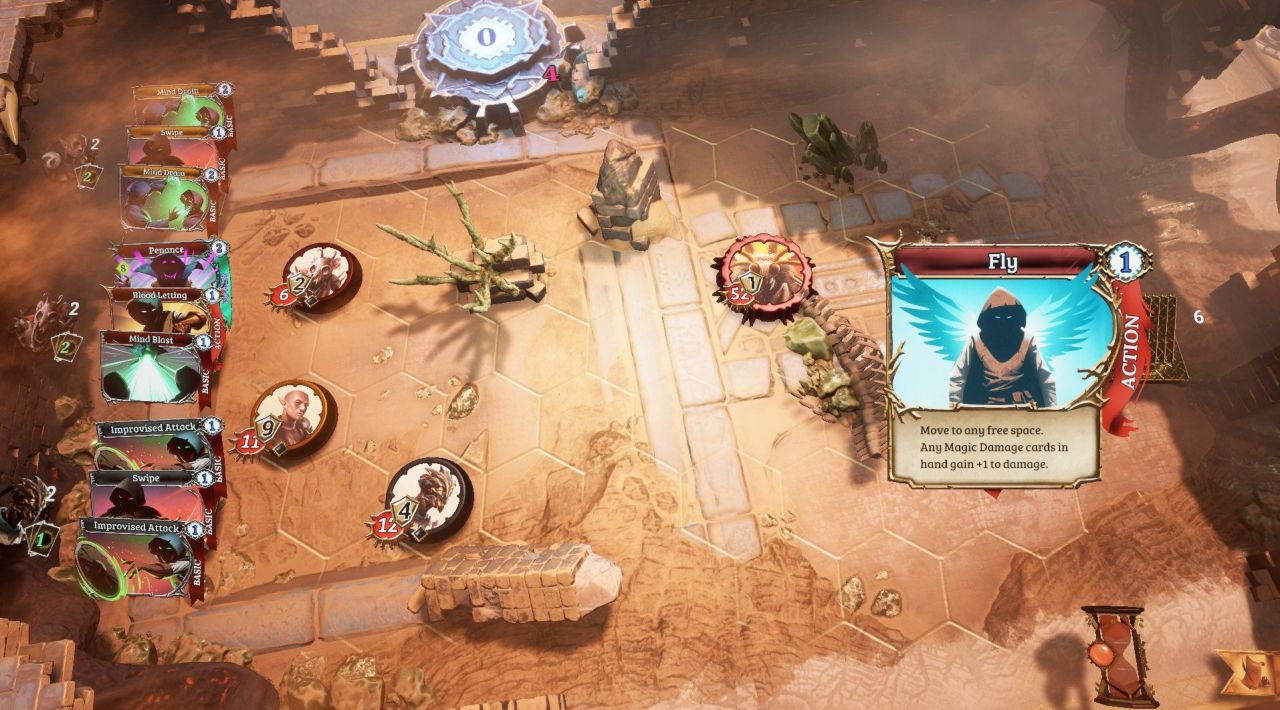The height and width of the screenshot is (710, 1280).
Task: Open the card deck icon showing 1
Action: click(x=42, y=539)
